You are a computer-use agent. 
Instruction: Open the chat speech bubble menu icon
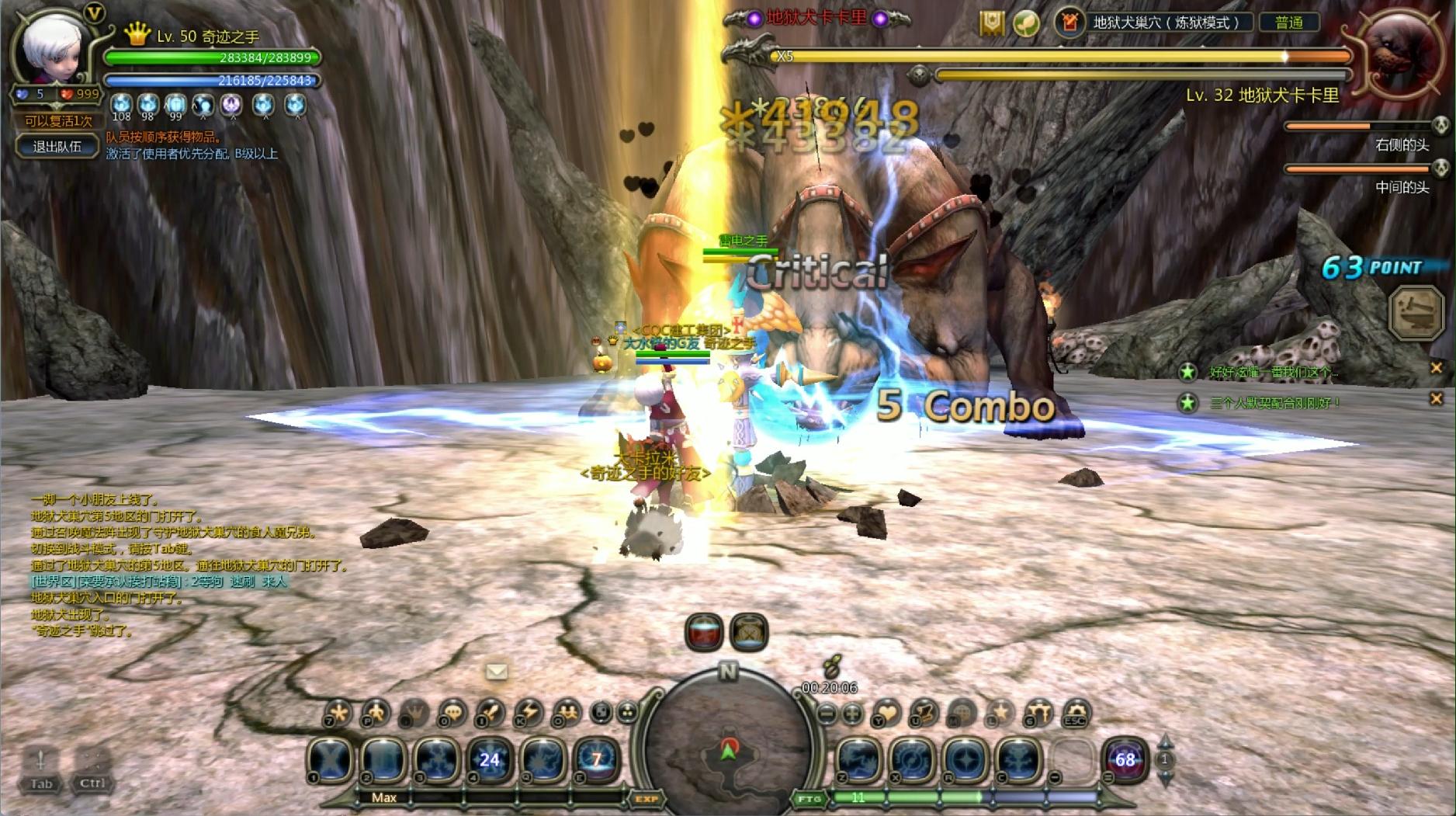click(452, 712)
